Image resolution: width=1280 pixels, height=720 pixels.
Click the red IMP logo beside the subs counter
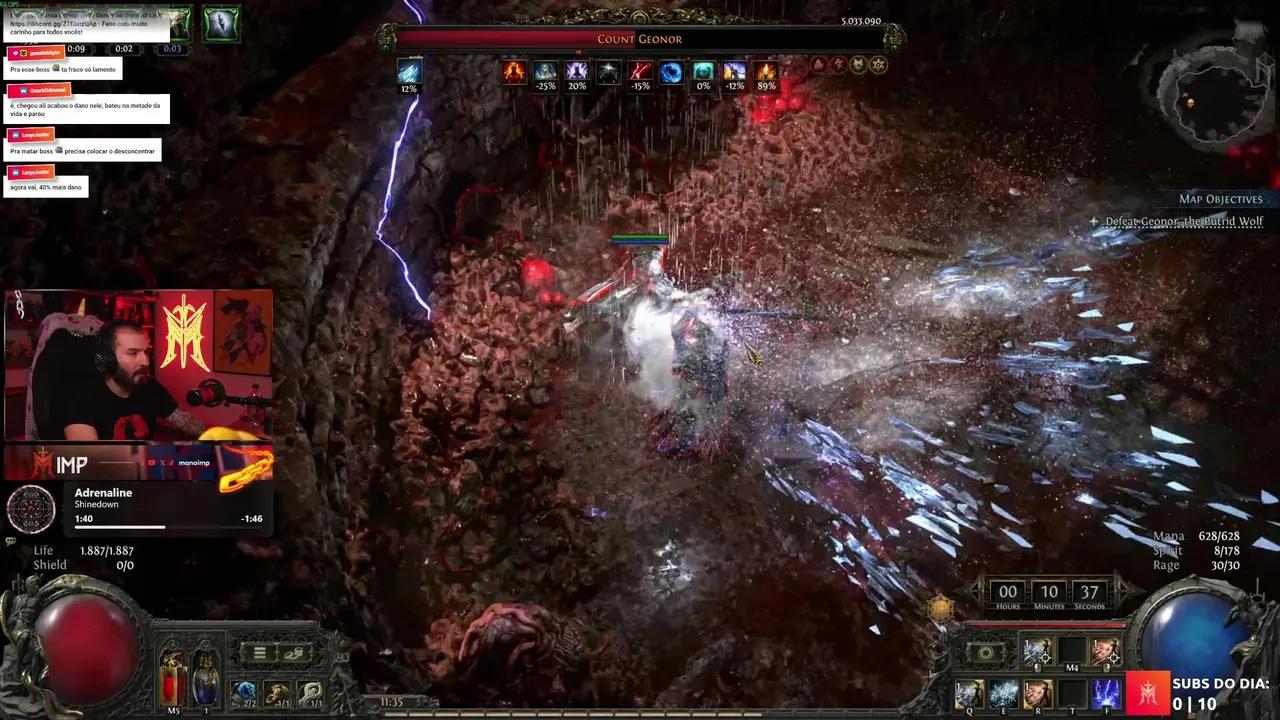tap(1148, 692)
